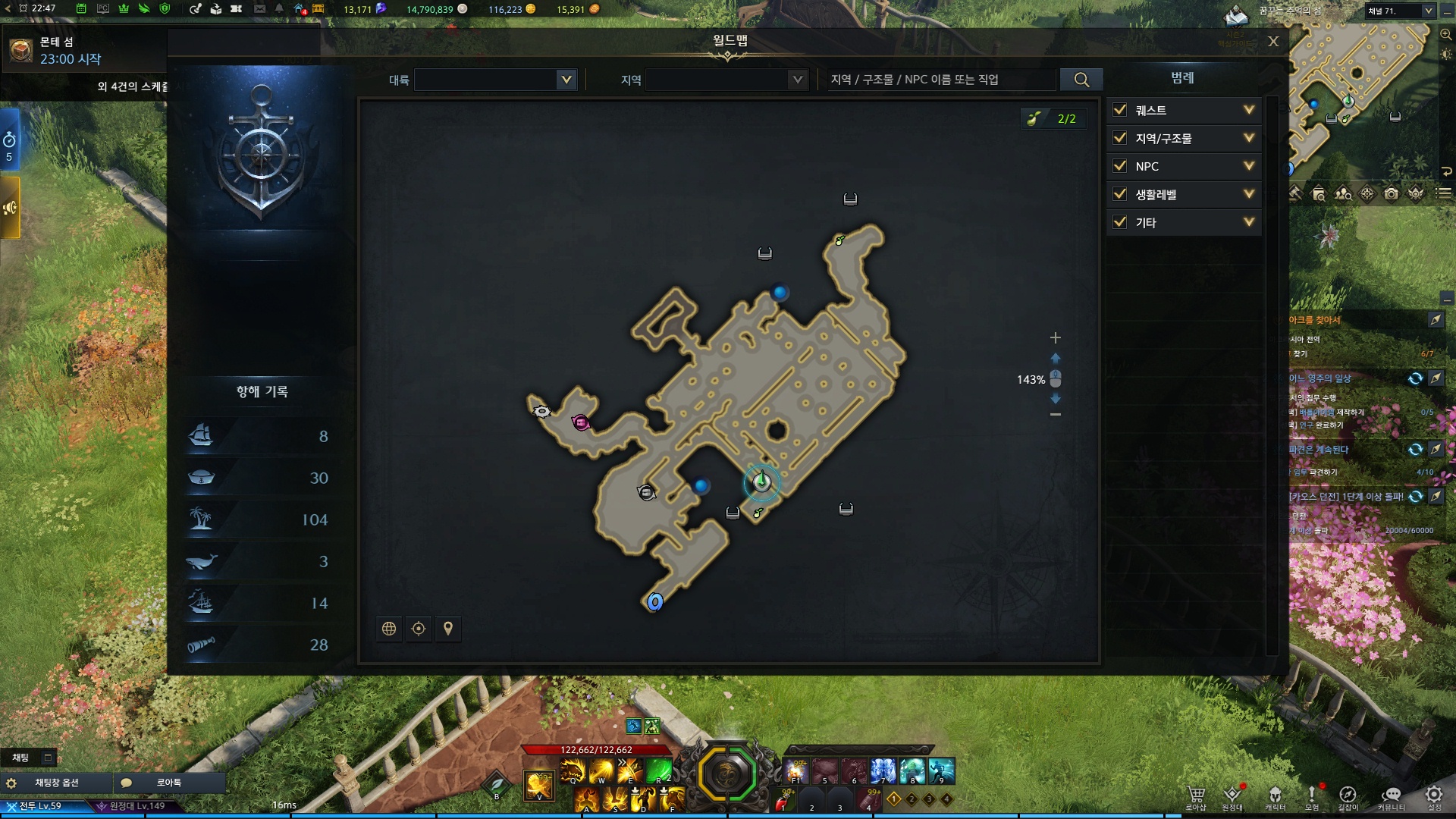
Task: Toggle the 생활레벨 legend checkbox
Action: (1120, 194)
